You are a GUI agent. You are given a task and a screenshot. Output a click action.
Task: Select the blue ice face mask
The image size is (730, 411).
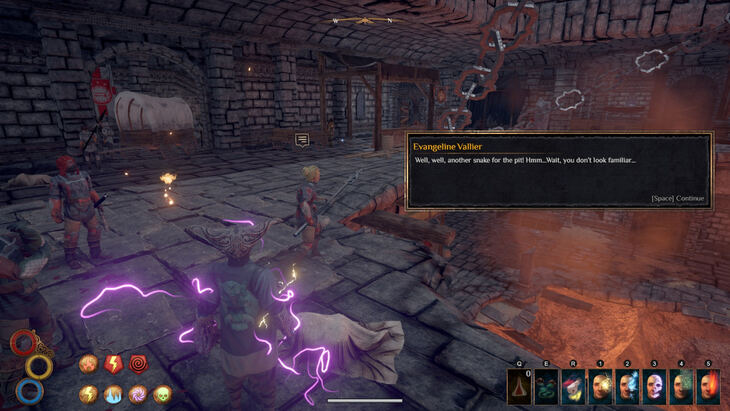(x=627, y=387)
